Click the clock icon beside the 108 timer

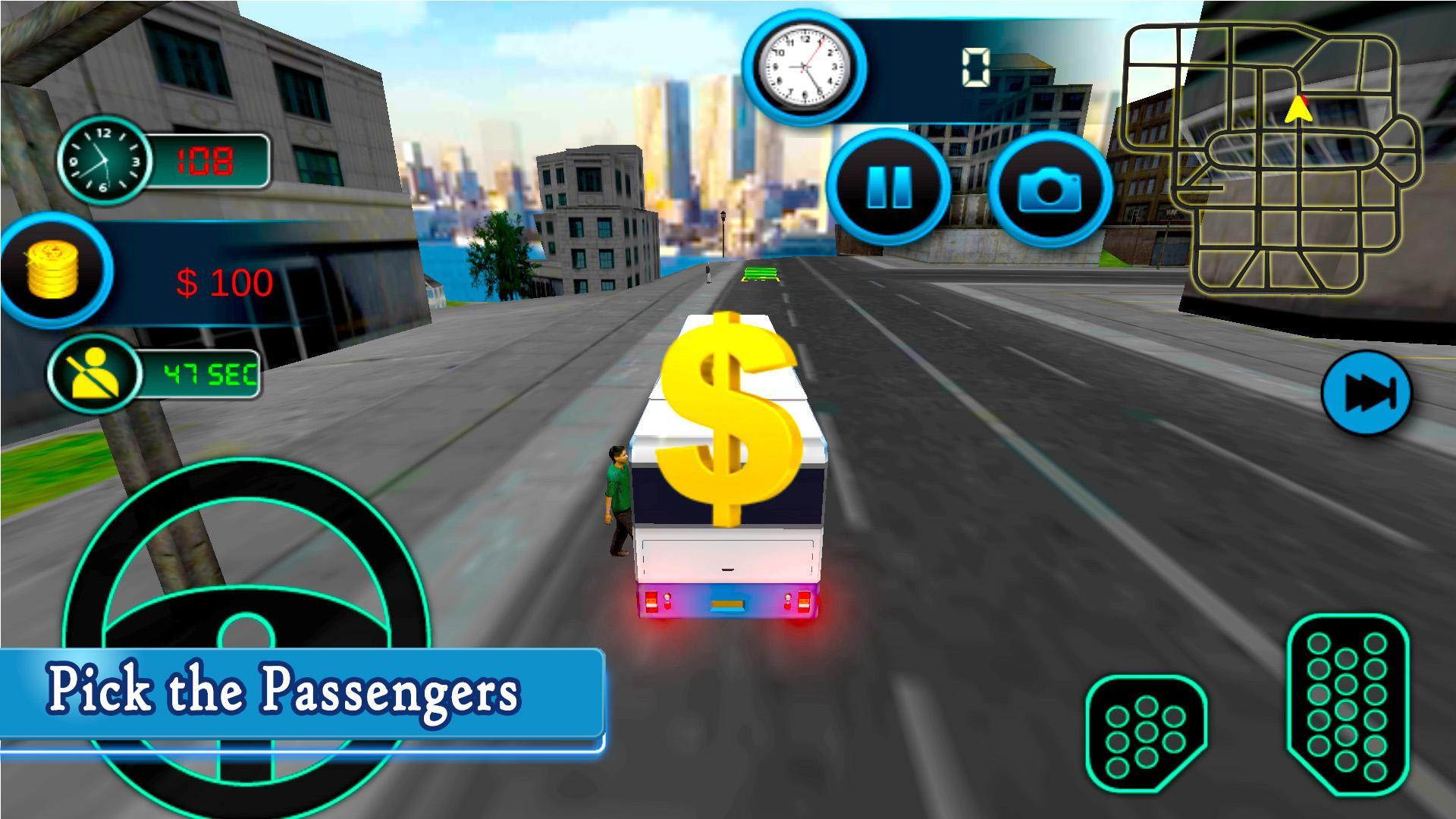(x=104, y=162)
